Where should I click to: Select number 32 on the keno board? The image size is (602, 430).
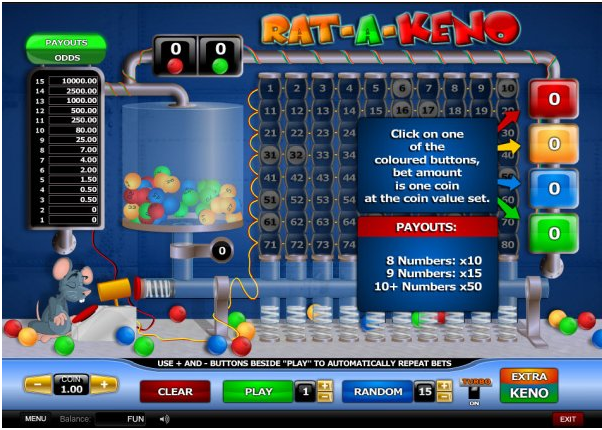tap(295, 155)
